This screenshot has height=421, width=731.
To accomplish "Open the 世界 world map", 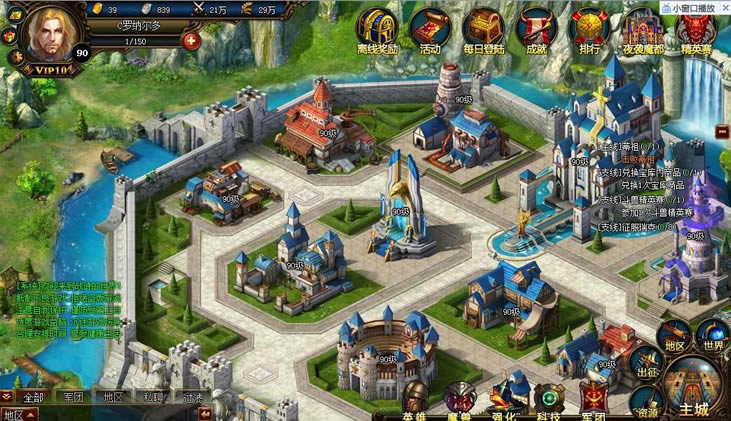I will [712, 338].
